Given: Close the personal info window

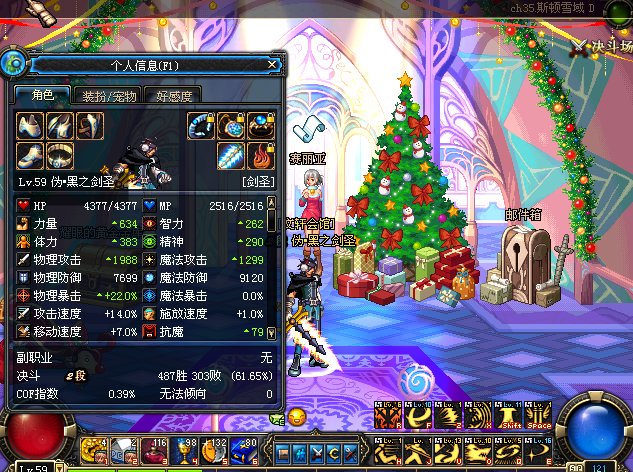Looking at the screenshot, I should coord(273,65).
